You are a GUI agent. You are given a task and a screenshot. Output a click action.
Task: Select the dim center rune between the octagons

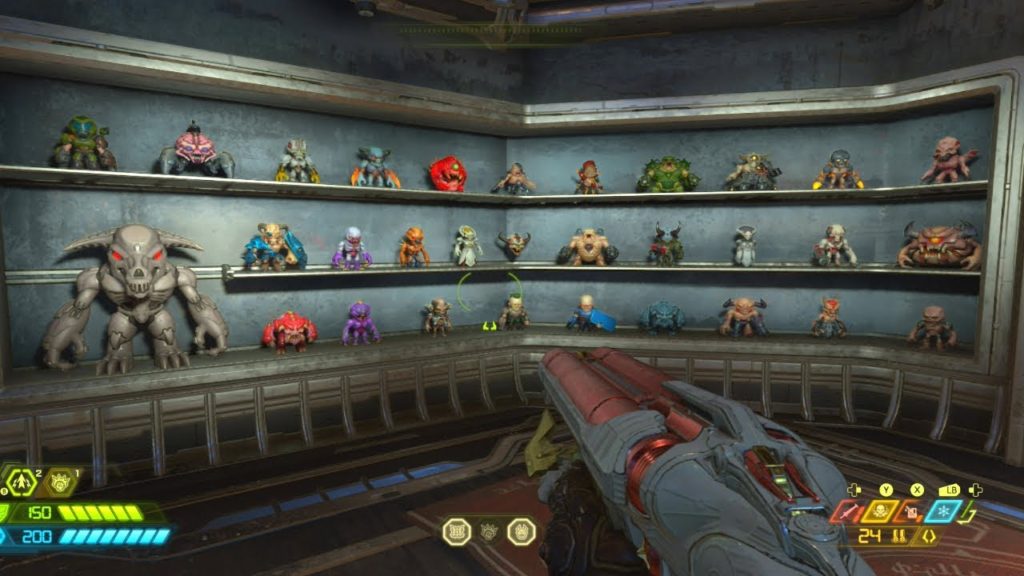[x=489, y=532]
